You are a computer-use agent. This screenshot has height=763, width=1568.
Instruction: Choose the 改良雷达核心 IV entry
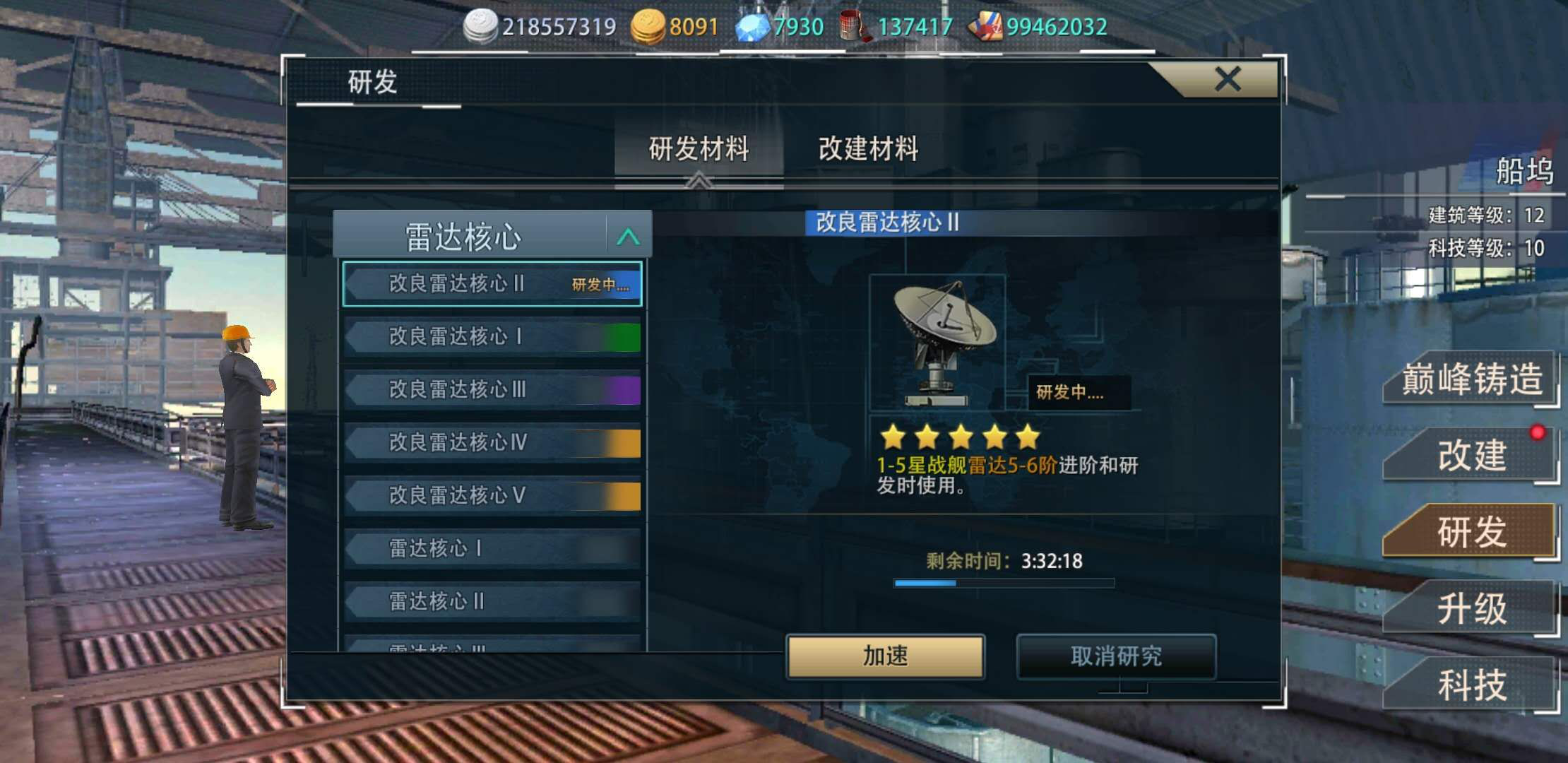(492, 443)
